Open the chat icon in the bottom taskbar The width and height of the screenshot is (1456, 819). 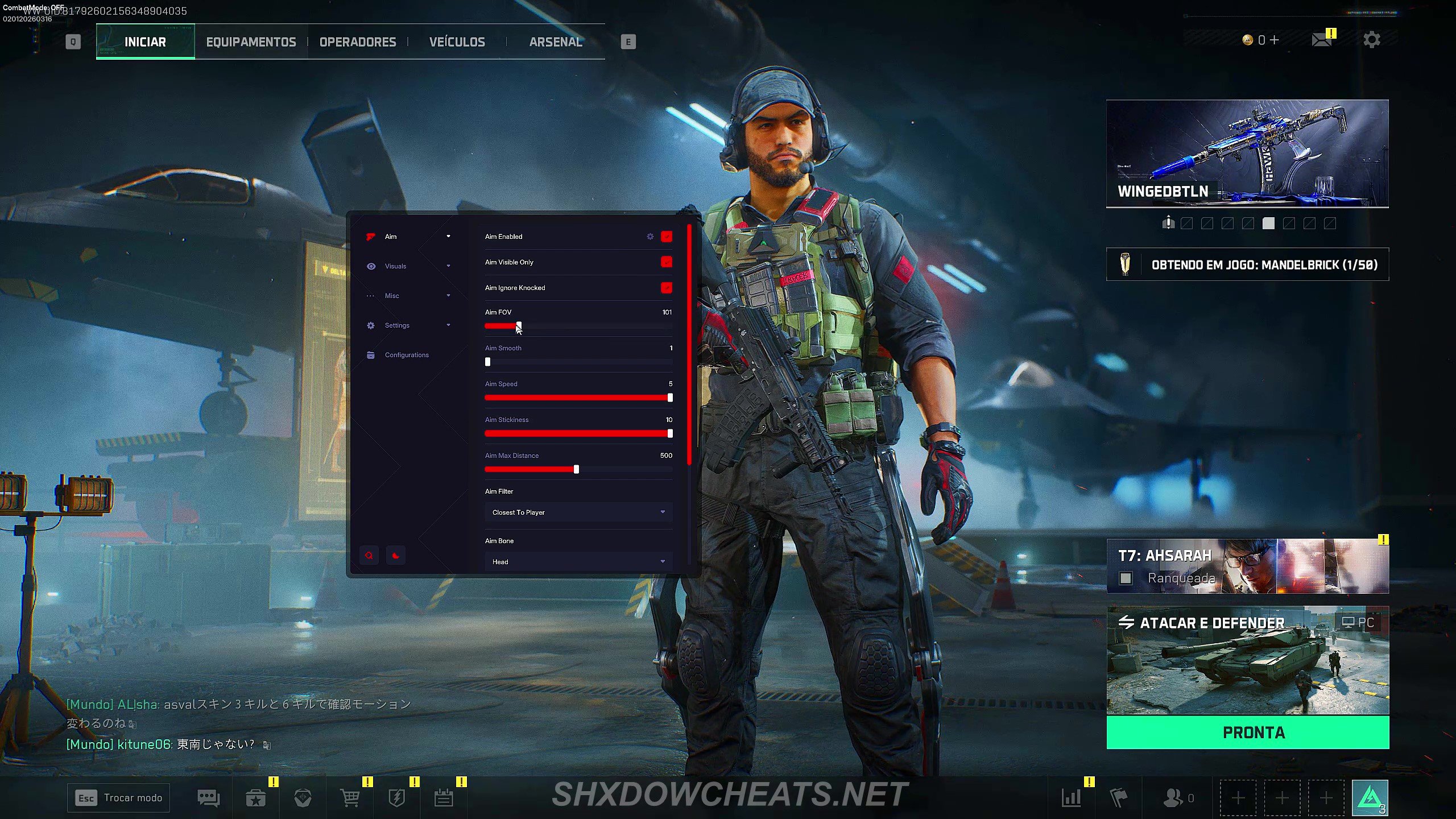tap(208, 797)
